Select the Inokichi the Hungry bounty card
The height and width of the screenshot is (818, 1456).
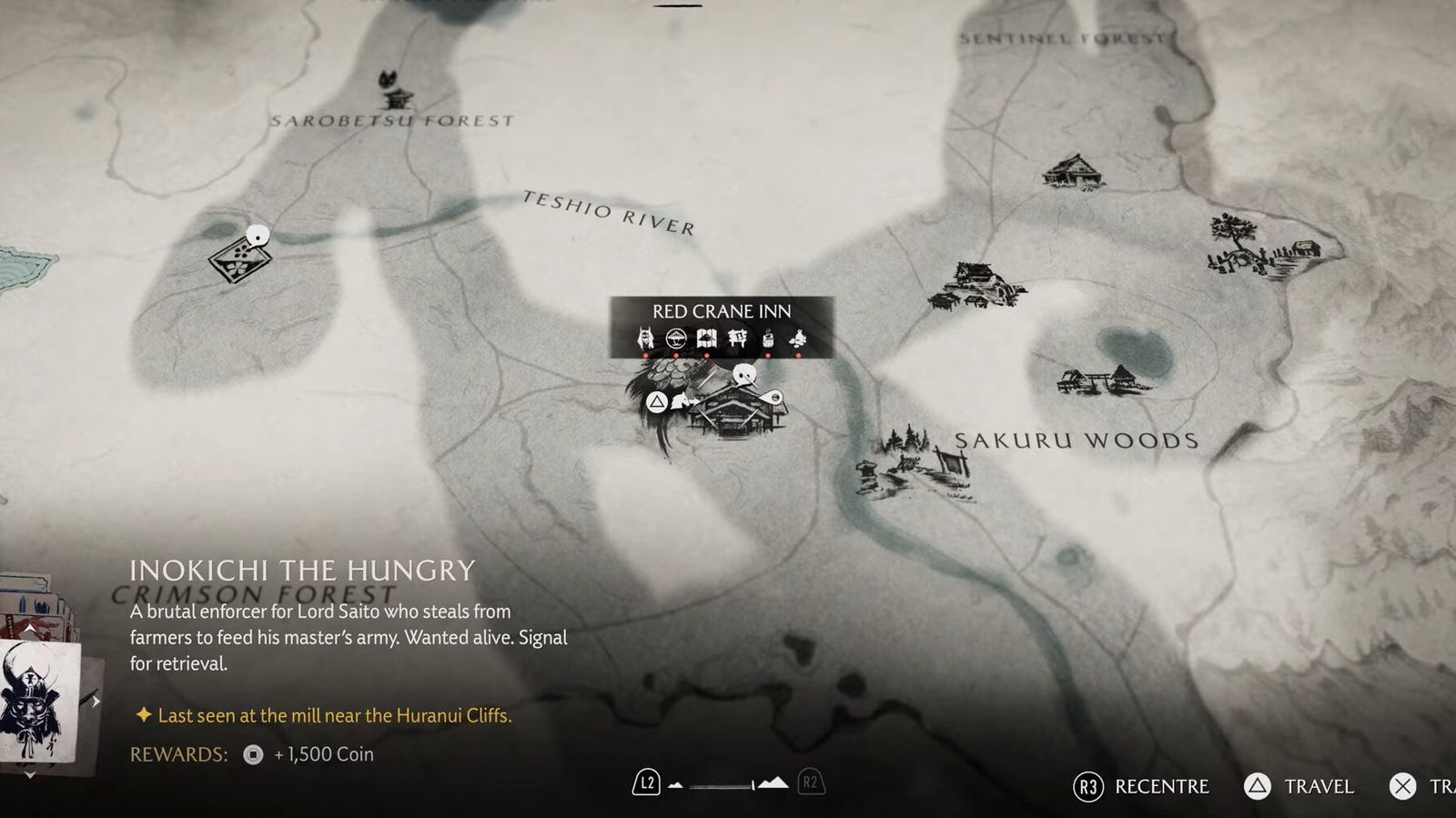[38, 702]
